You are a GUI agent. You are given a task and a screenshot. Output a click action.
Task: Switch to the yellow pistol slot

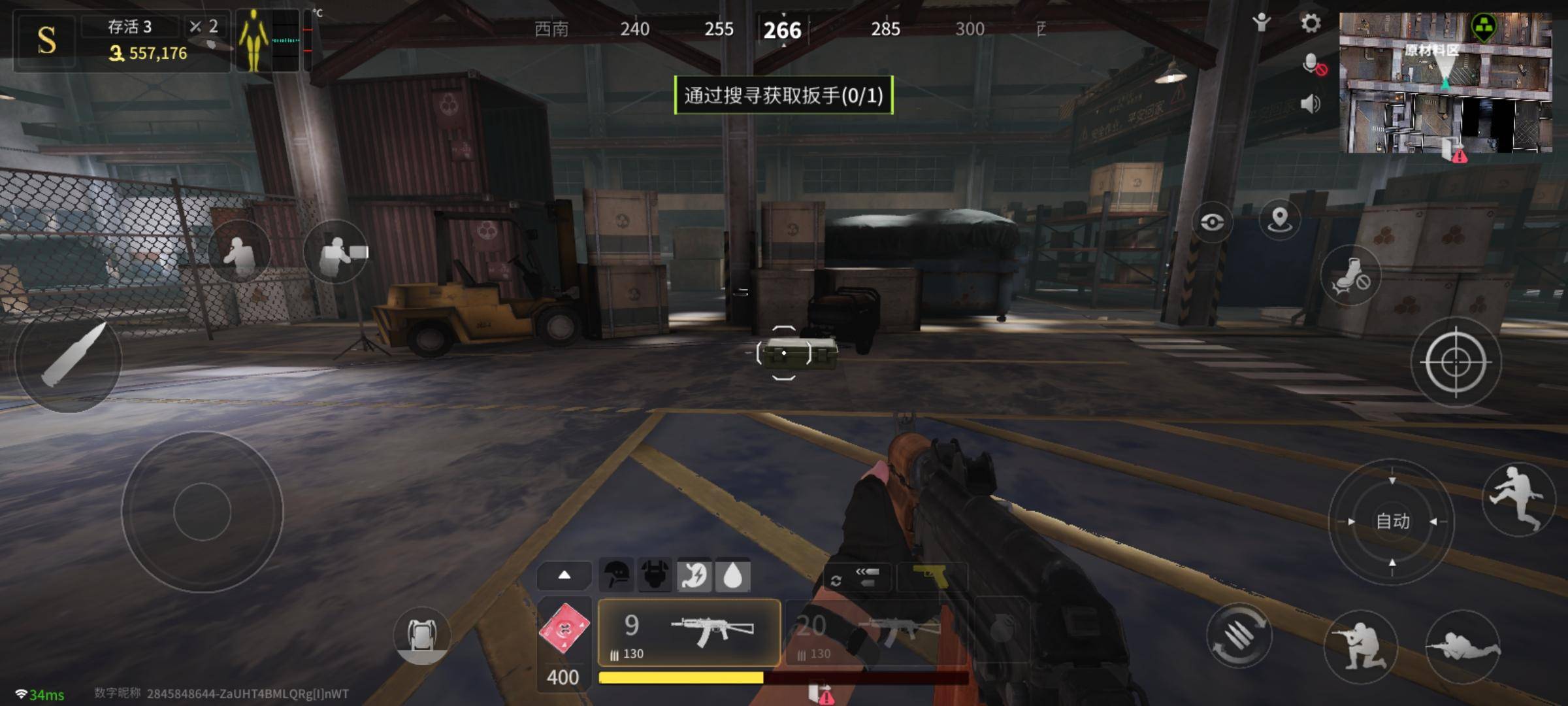(931, 576)
